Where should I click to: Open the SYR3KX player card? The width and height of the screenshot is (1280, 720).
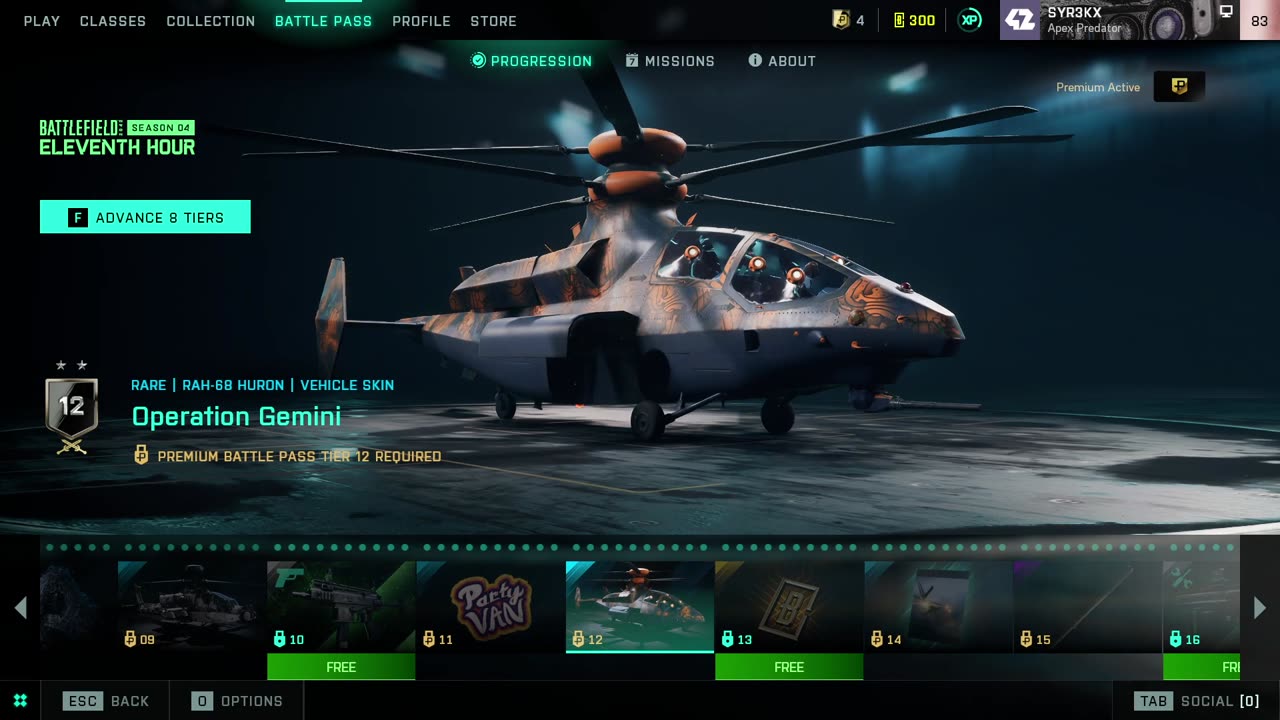click(1120, 20)
